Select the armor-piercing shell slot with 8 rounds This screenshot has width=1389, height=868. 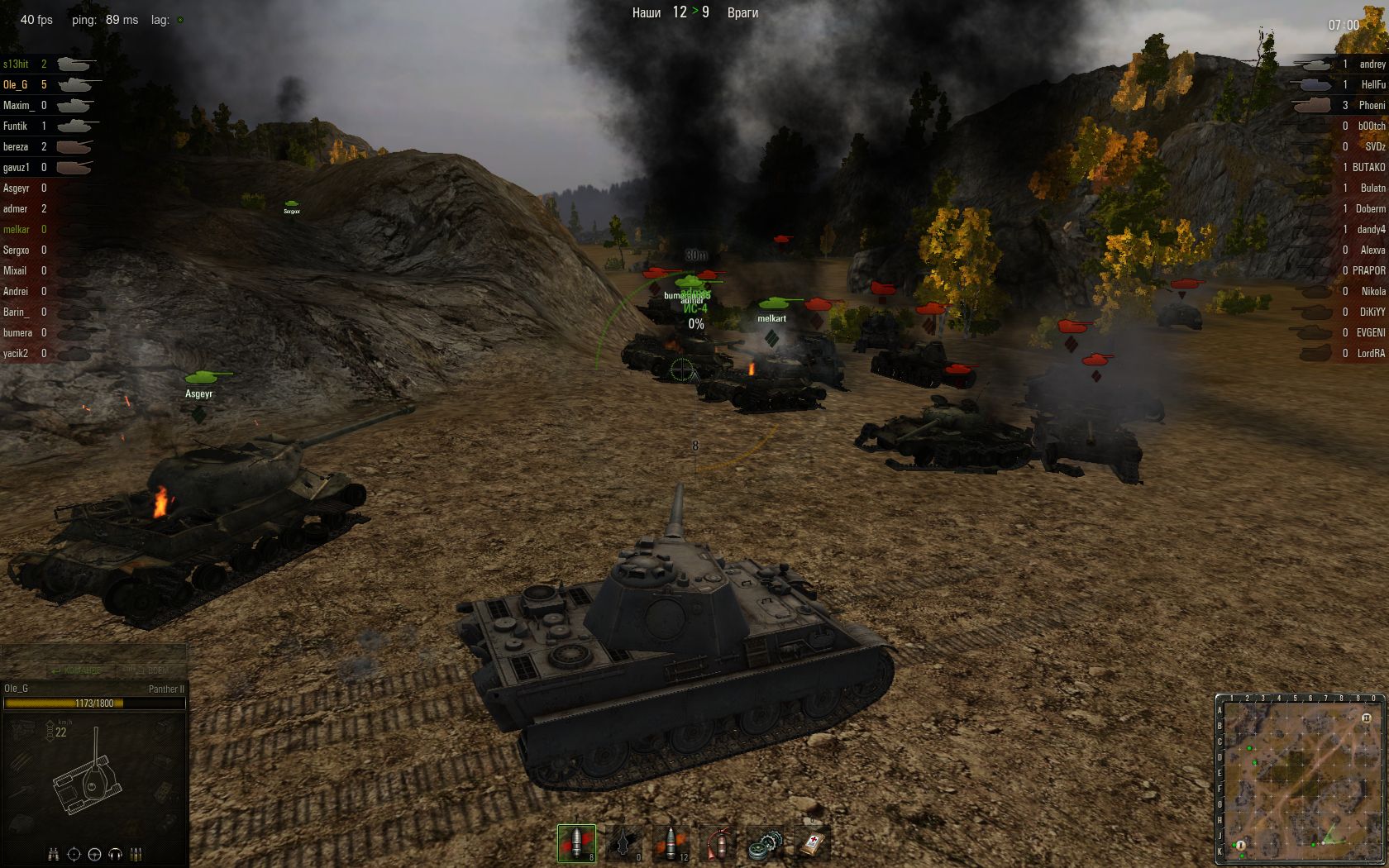[x=576, y=843]
